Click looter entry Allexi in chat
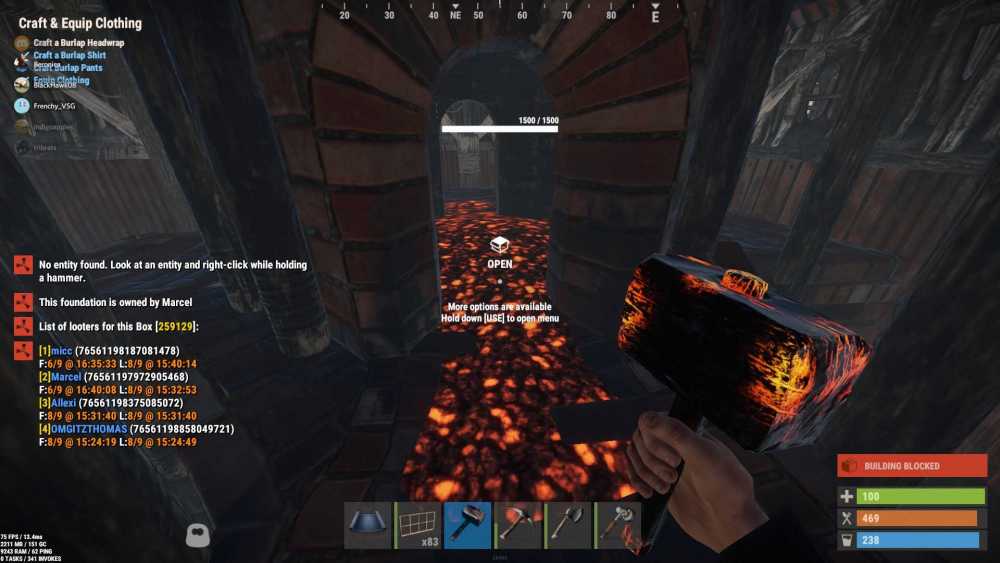This screenshot has height=563, width=1000. [x=63, y=403]
